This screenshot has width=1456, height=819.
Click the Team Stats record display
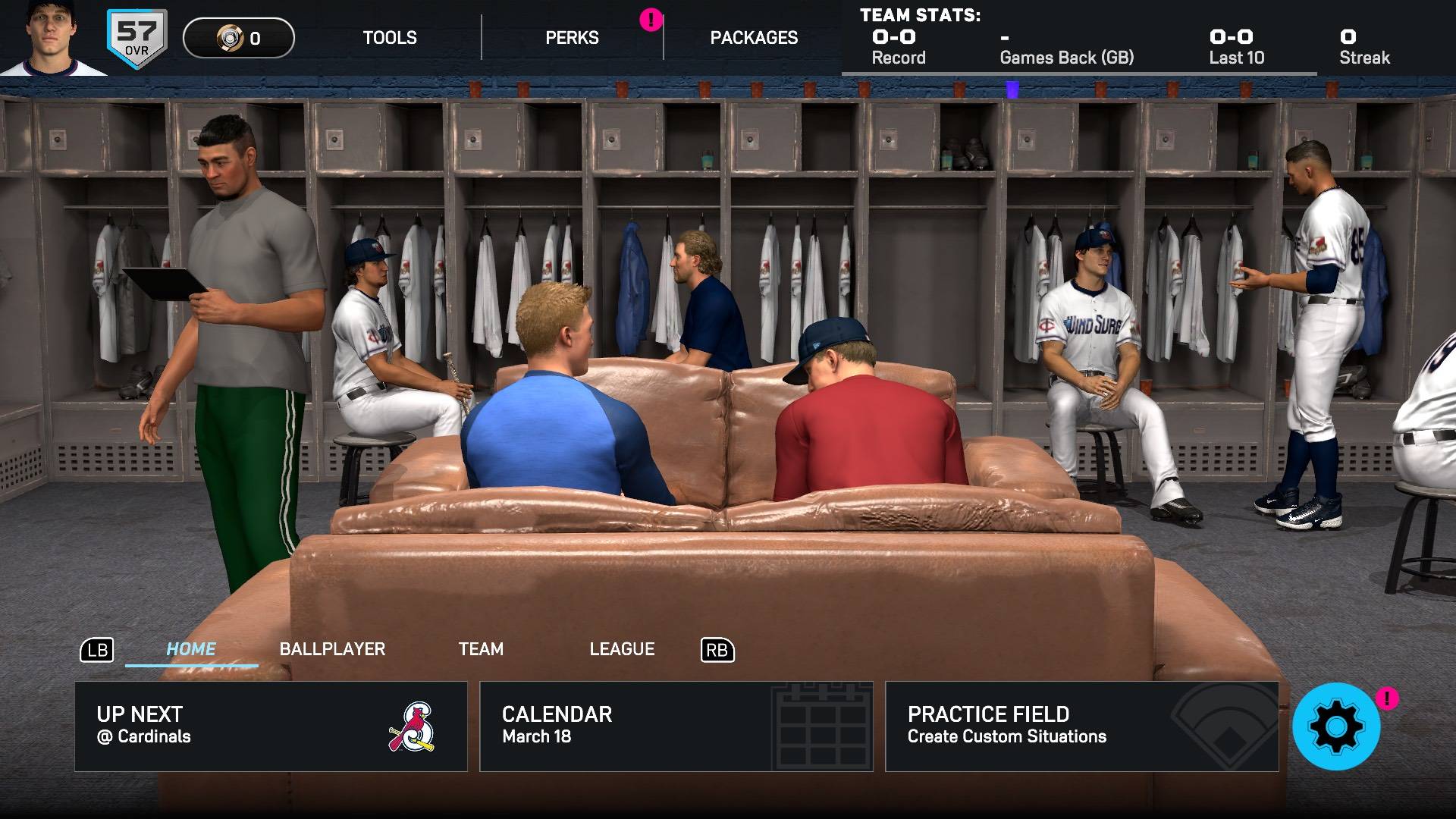(897, 45)
